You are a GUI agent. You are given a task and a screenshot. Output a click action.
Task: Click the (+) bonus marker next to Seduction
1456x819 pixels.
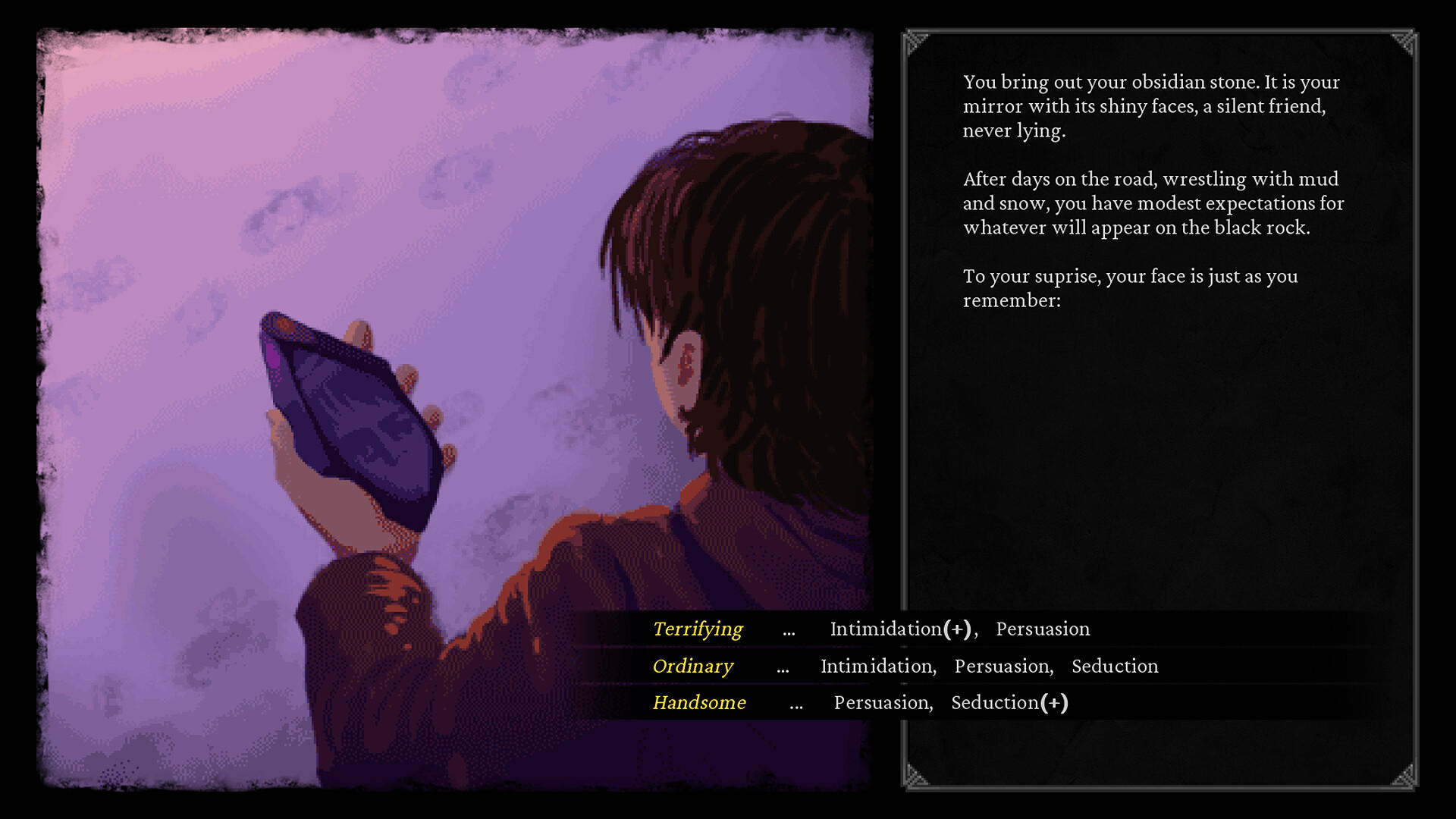[x=1056, y=703]
